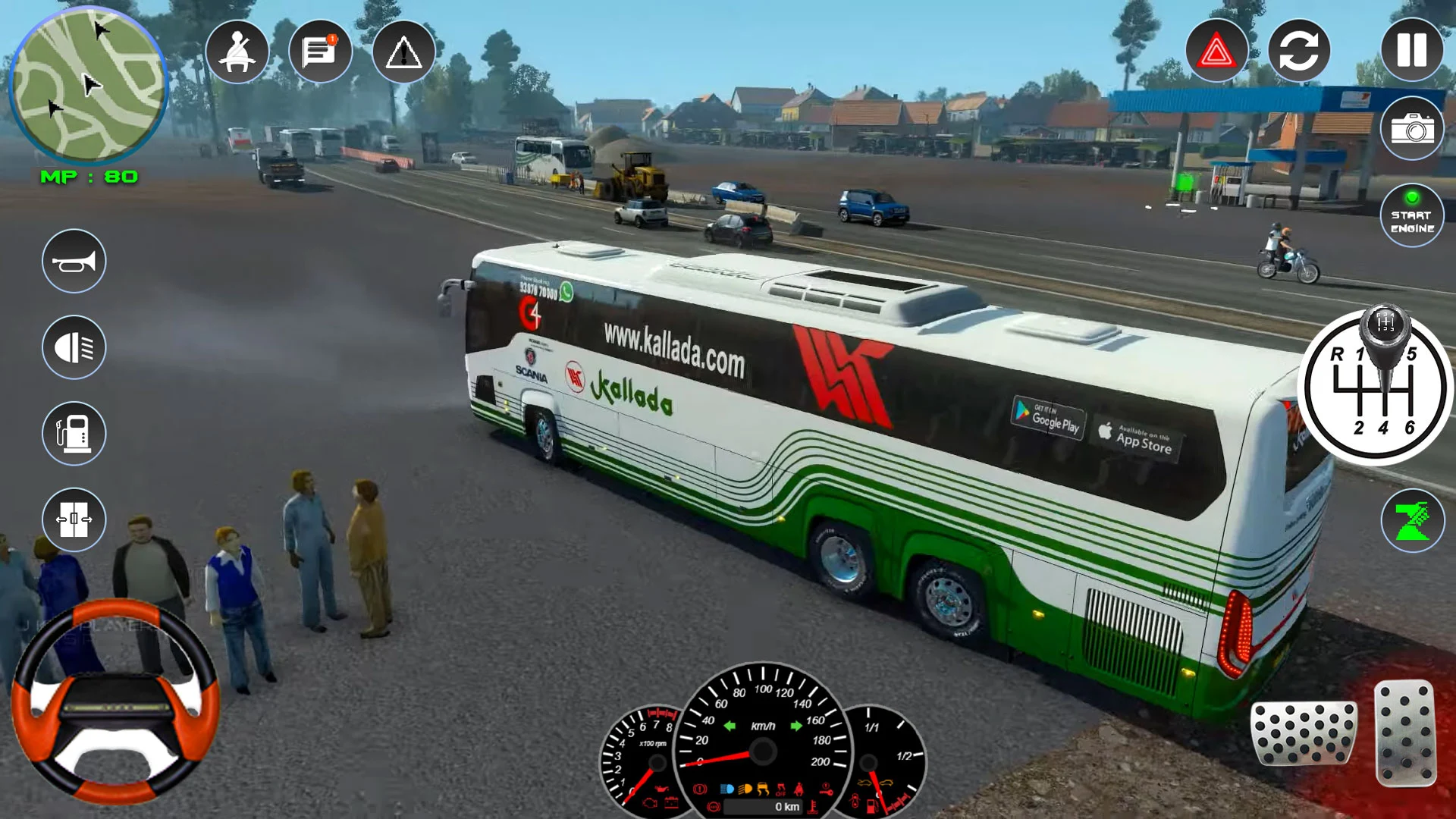
Task: Click the warning triangle indicator
Action: pos(406,50)
